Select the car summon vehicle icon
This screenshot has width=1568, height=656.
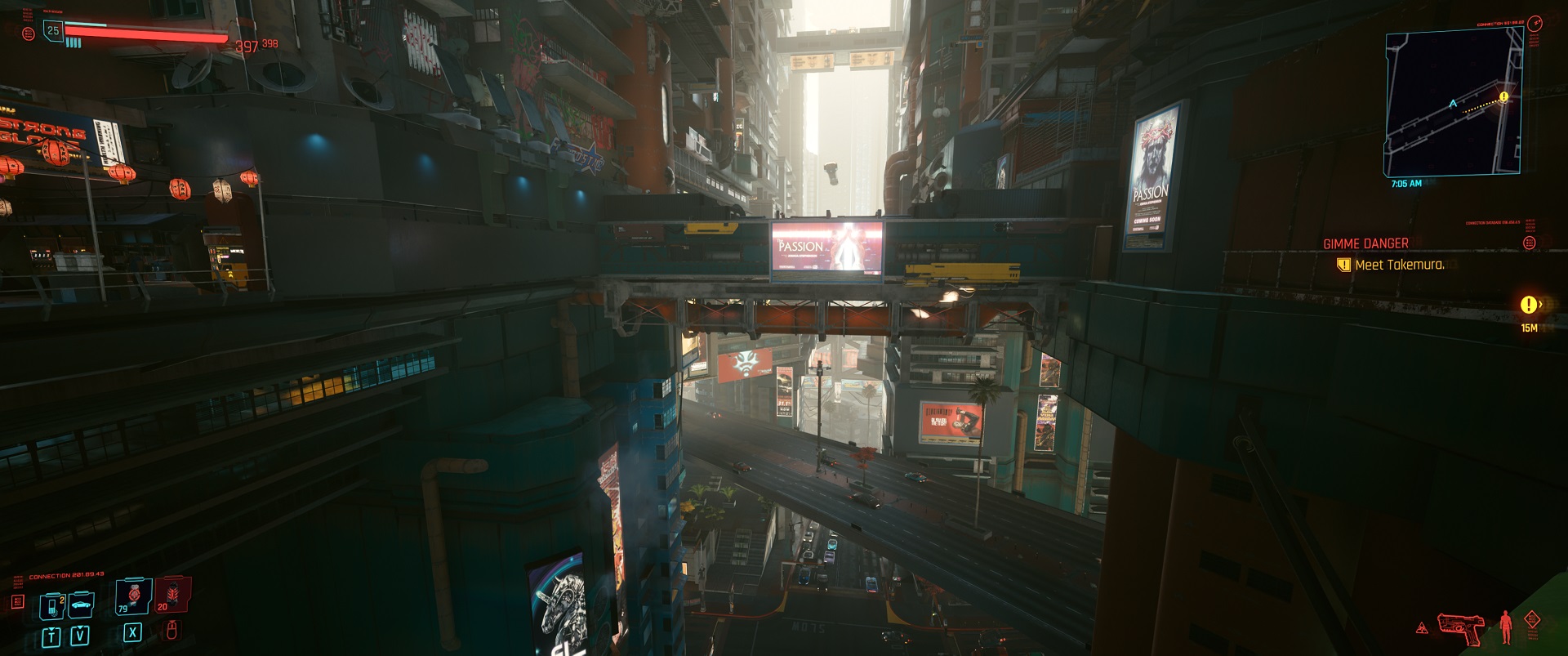click(x=81, y=605)
